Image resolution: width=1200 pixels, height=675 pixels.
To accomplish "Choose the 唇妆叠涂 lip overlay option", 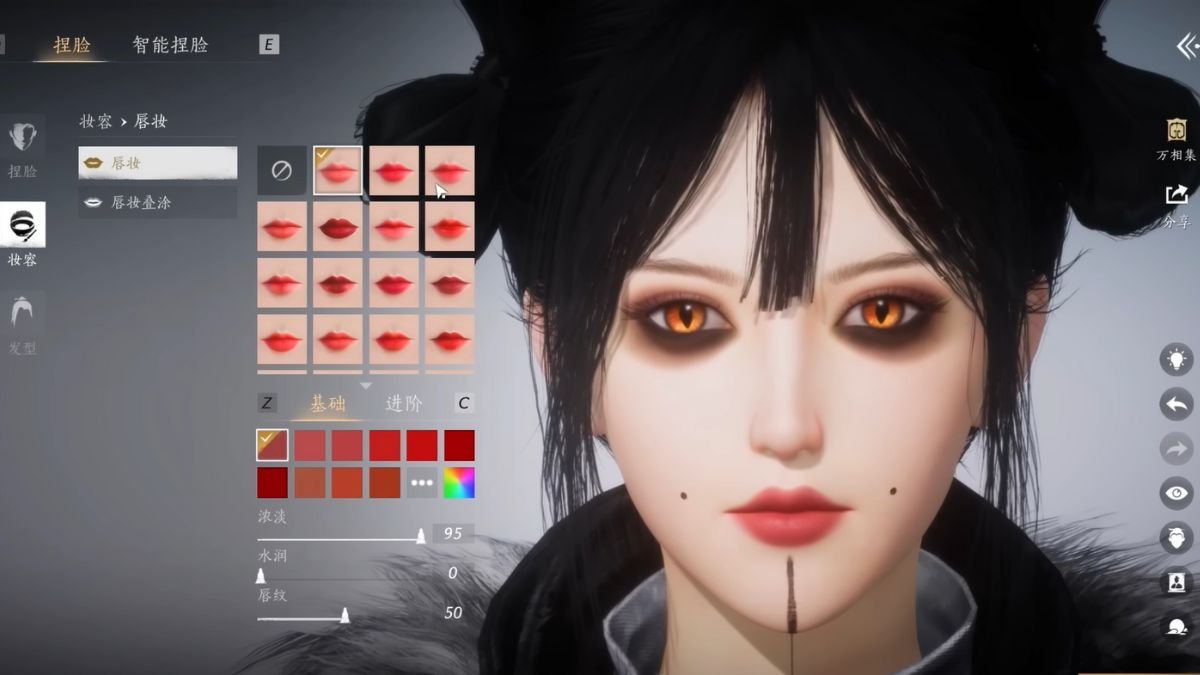I will click(158, 202).
